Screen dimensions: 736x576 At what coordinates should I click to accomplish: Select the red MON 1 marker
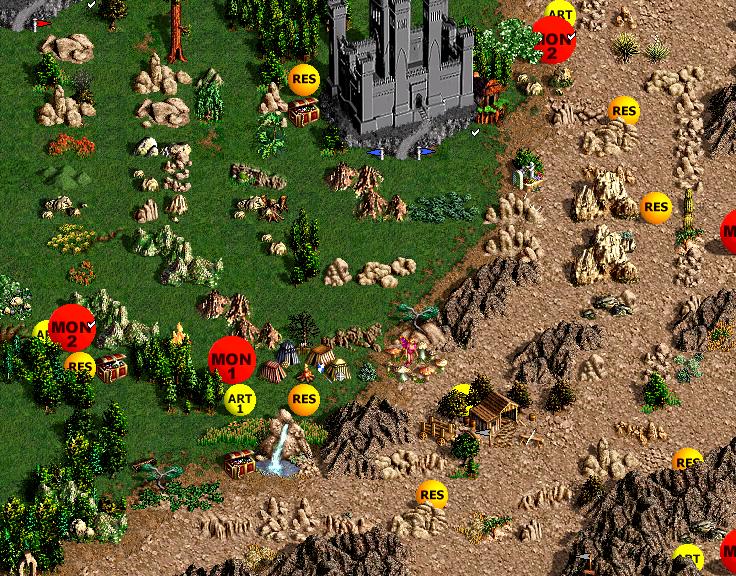point(232,360)
